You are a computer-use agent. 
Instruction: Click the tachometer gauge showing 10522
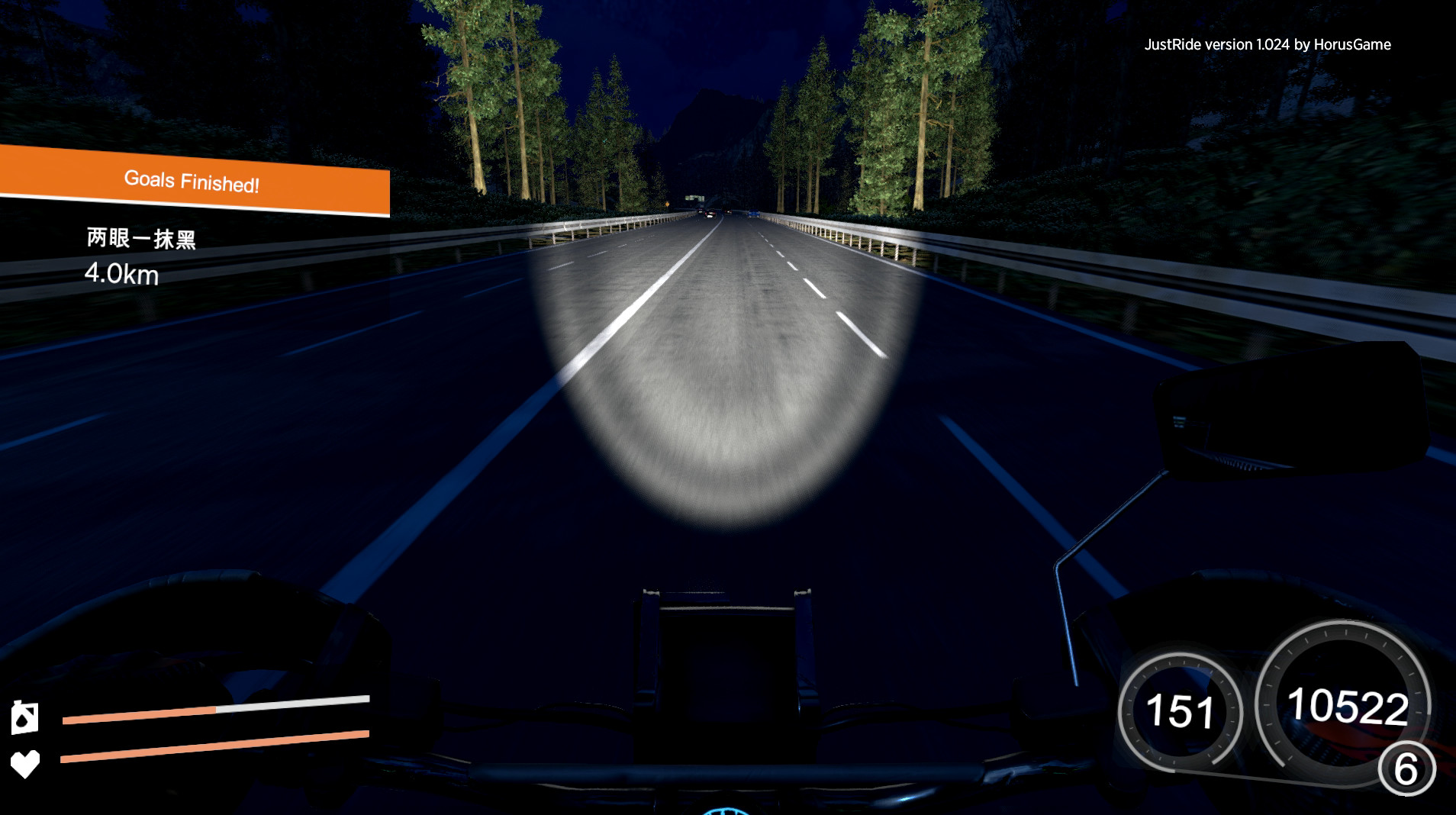(x=1345, y=706)
